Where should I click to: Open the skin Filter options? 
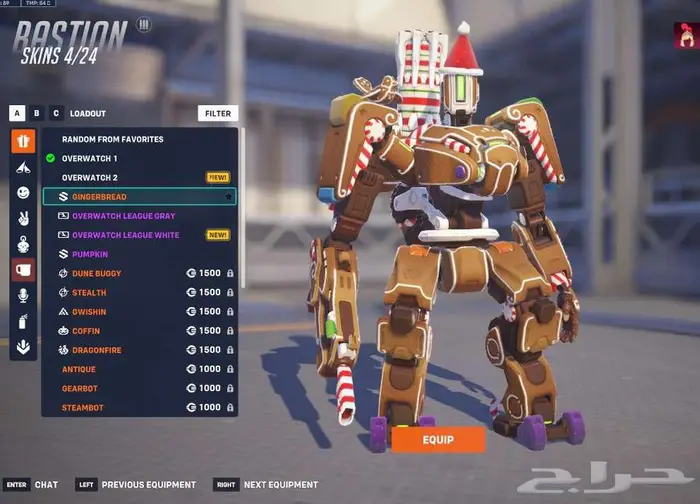point(218,114)
